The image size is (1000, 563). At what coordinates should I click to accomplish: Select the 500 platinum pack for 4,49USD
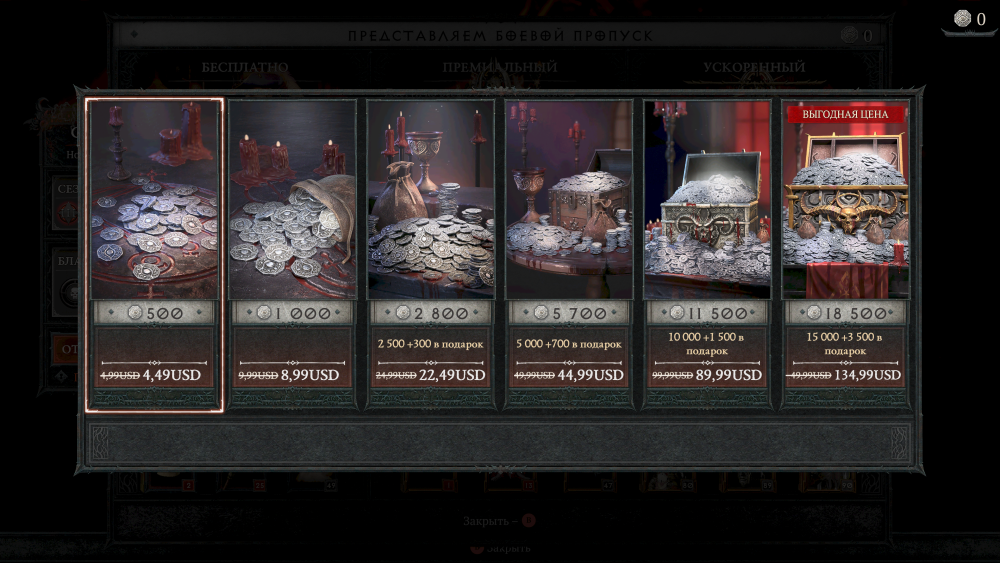click(154, 253)
